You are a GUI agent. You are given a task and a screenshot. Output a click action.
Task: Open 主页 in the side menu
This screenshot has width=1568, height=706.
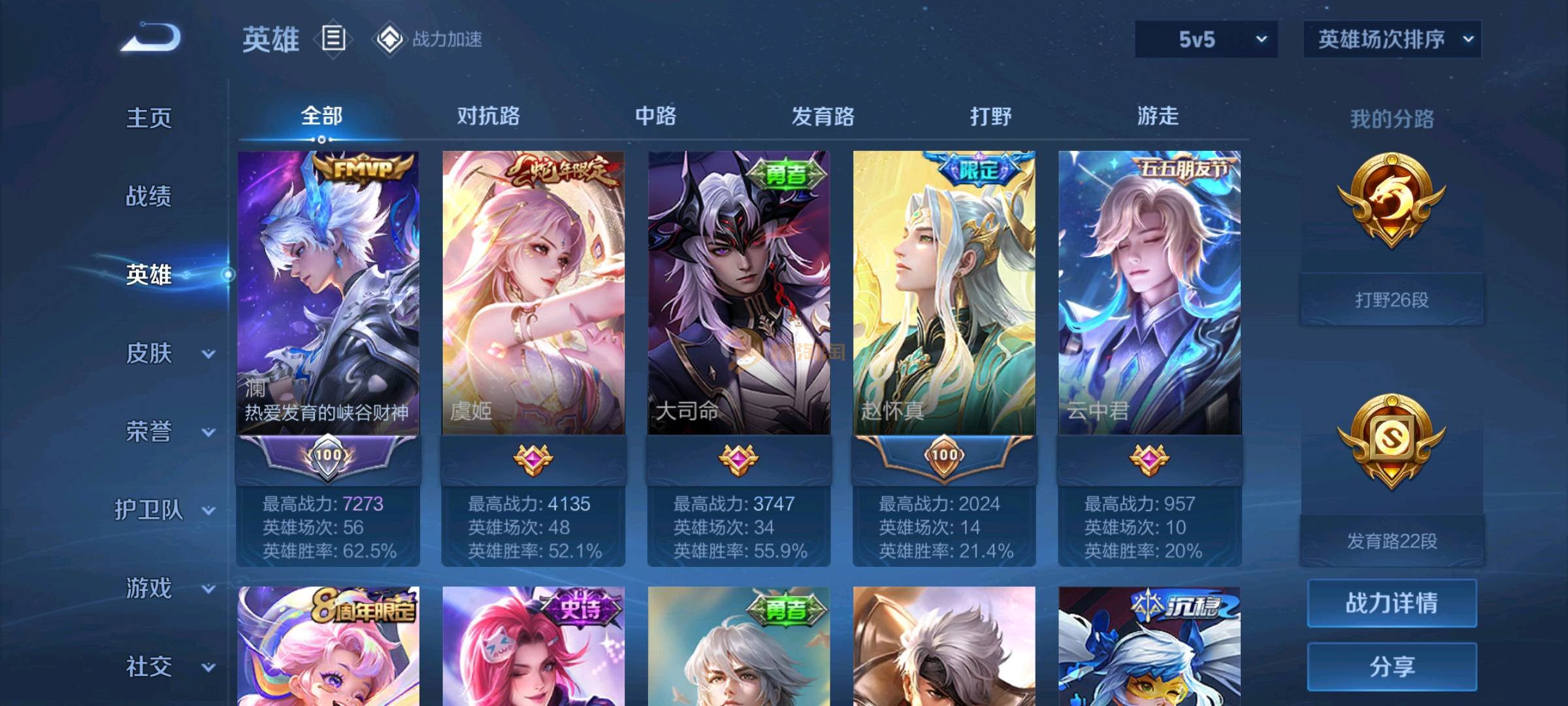(x=149, y=118)
